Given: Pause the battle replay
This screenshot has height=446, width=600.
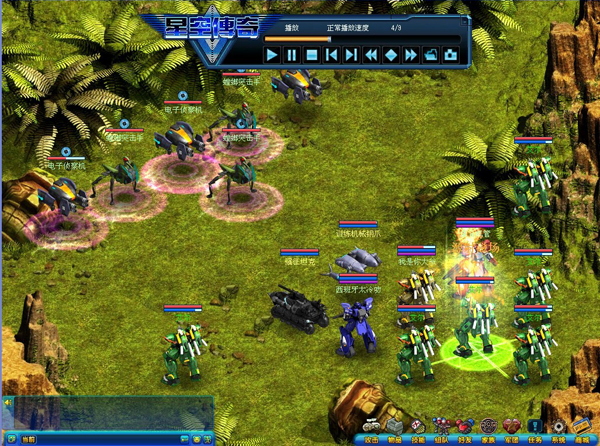Looking at the screenshot, I should [292, 54].
